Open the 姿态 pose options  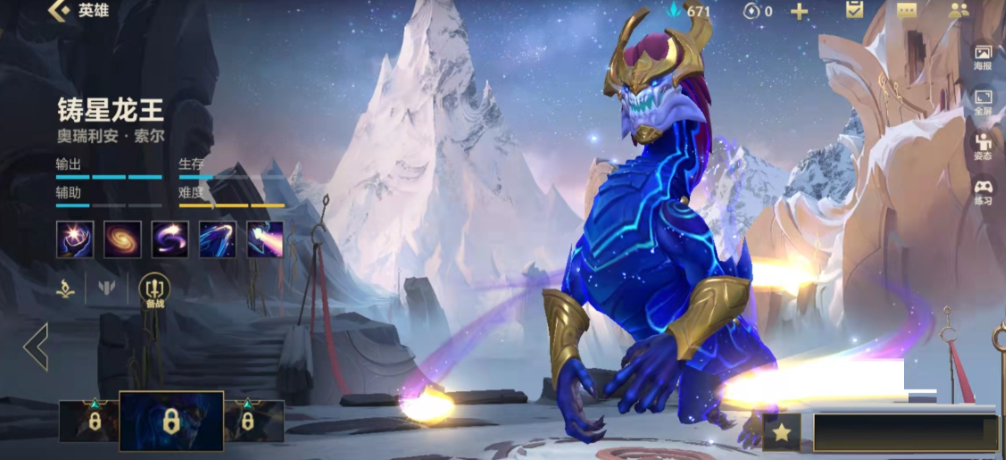tap(983, 146)
